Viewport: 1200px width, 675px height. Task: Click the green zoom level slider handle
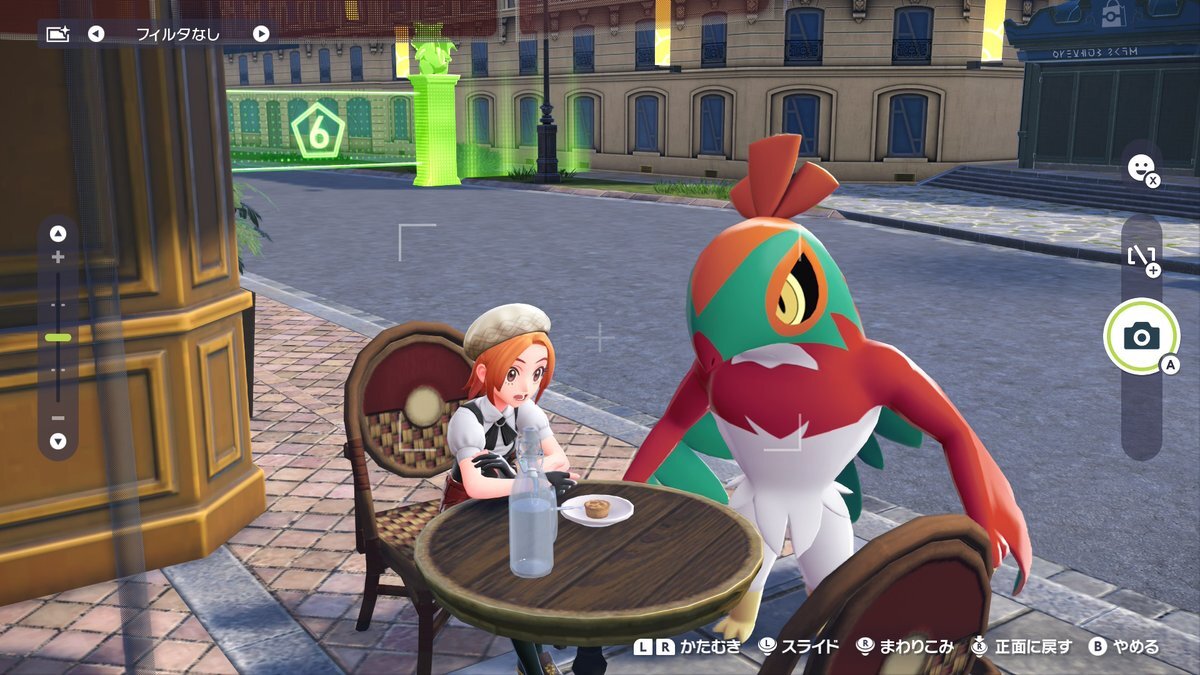point(58,338)
